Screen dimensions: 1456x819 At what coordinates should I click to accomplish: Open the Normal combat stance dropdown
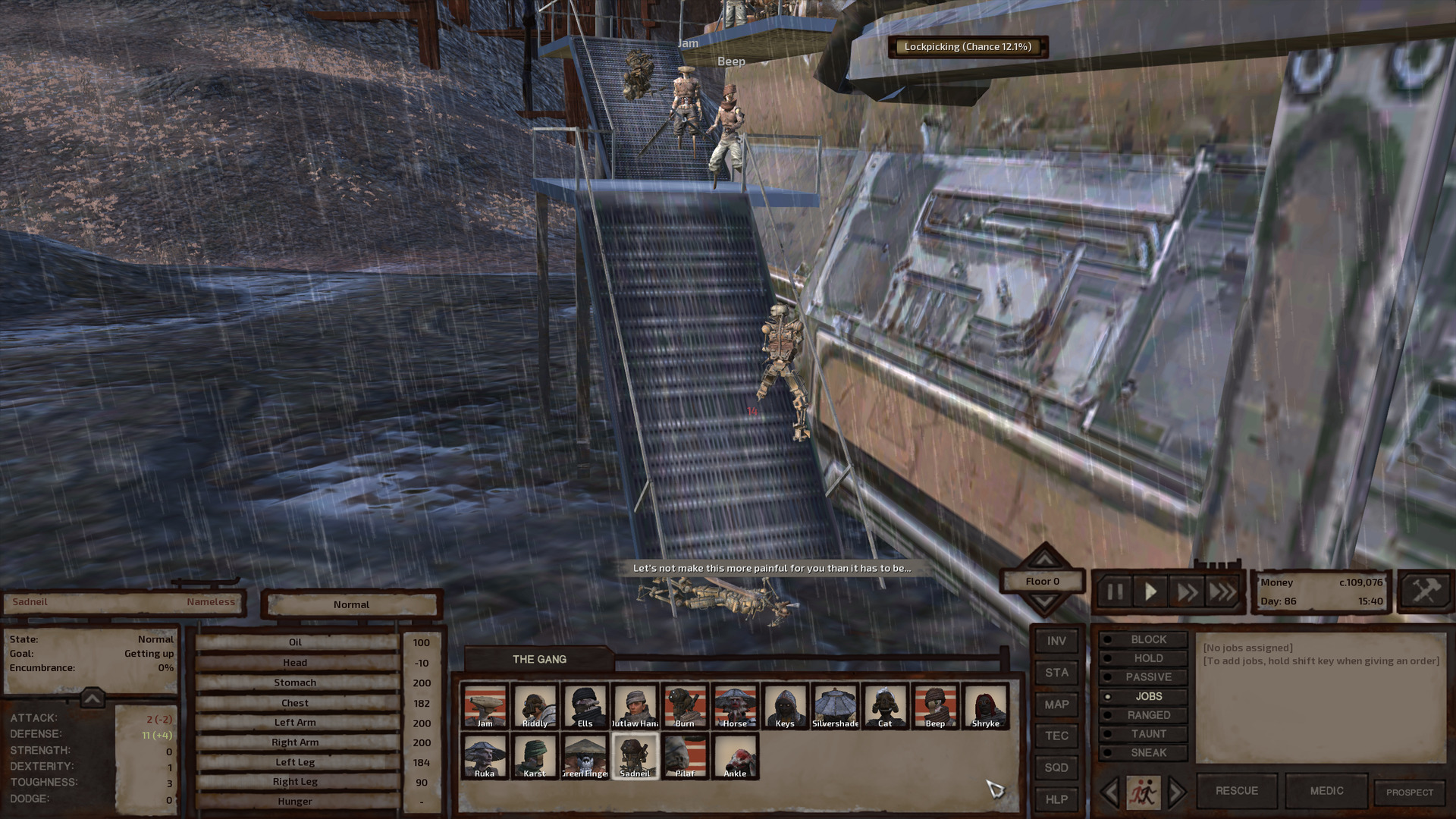coord(351,604)
